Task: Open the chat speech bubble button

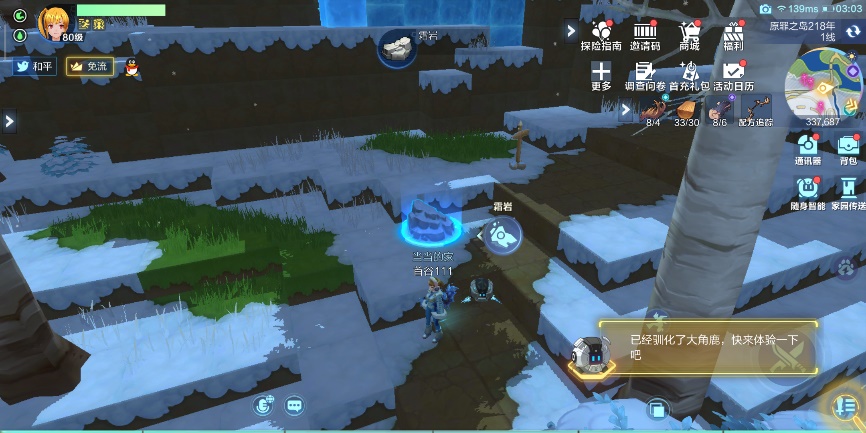Action: pos(294,405)
